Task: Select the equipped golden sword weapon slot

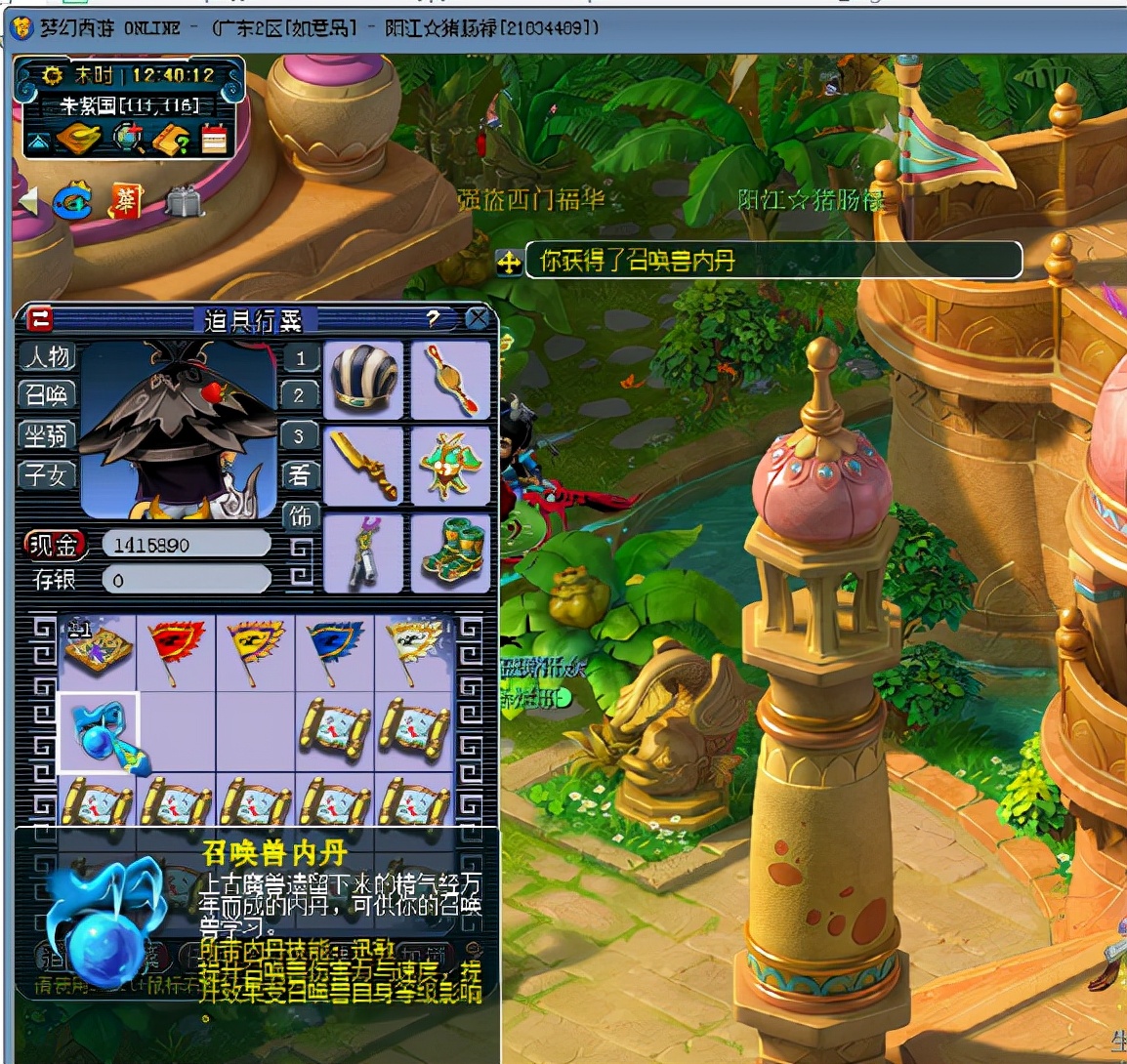Action: 363,466
